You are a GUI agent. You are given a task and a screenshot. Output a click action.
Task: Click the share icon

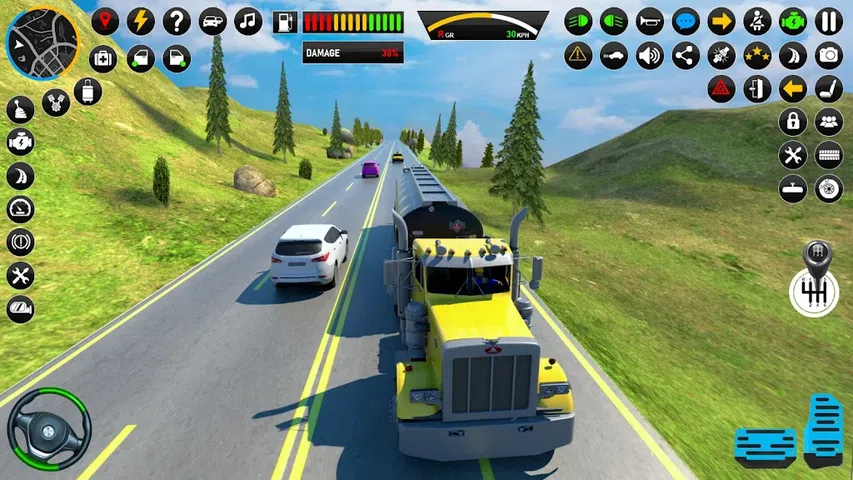pos(686,55)
